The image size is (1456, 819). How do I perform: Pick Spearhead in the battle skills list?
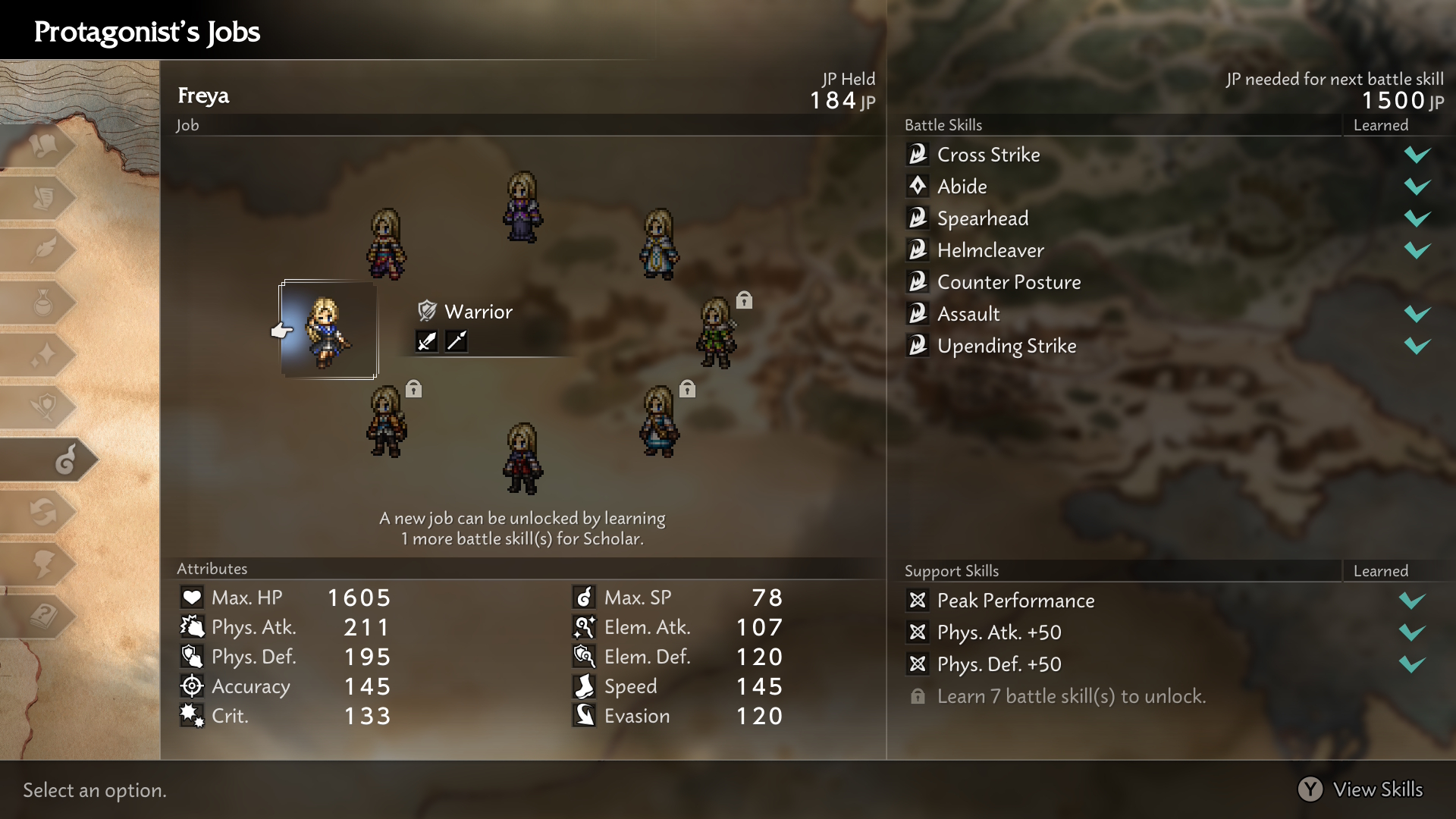[983, 218]
